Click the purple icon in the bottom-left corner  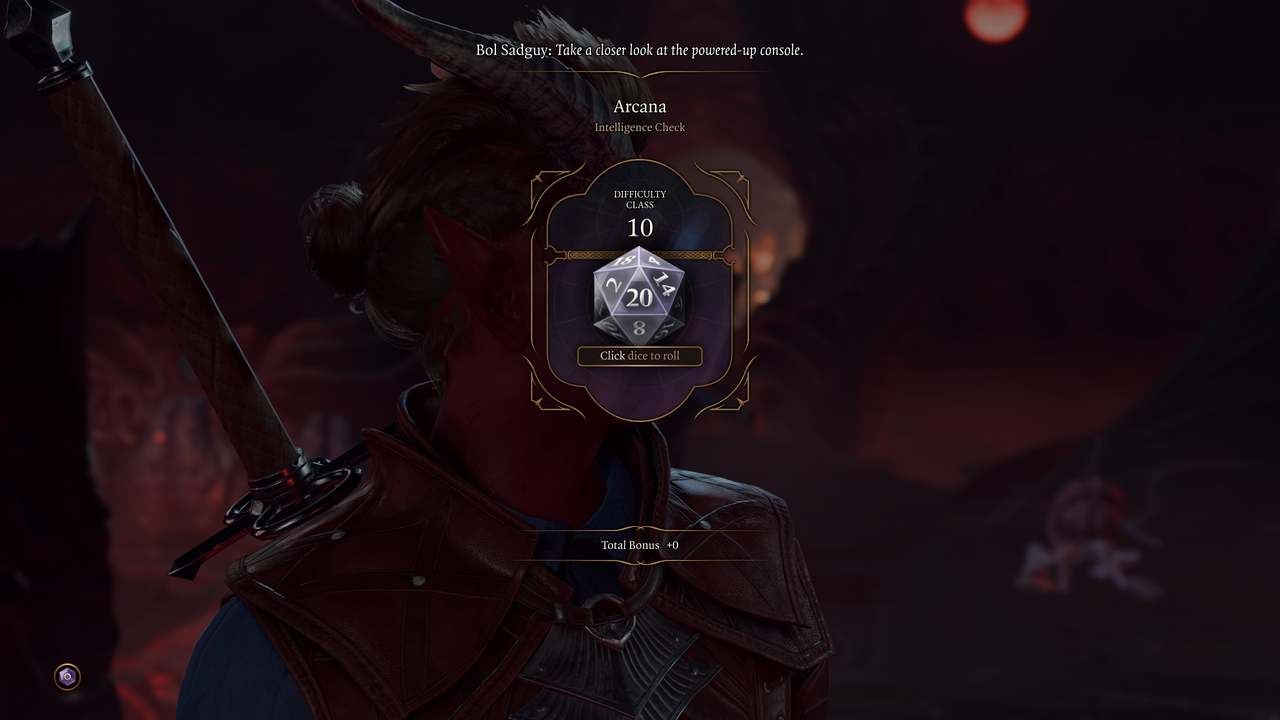(67, 677)
